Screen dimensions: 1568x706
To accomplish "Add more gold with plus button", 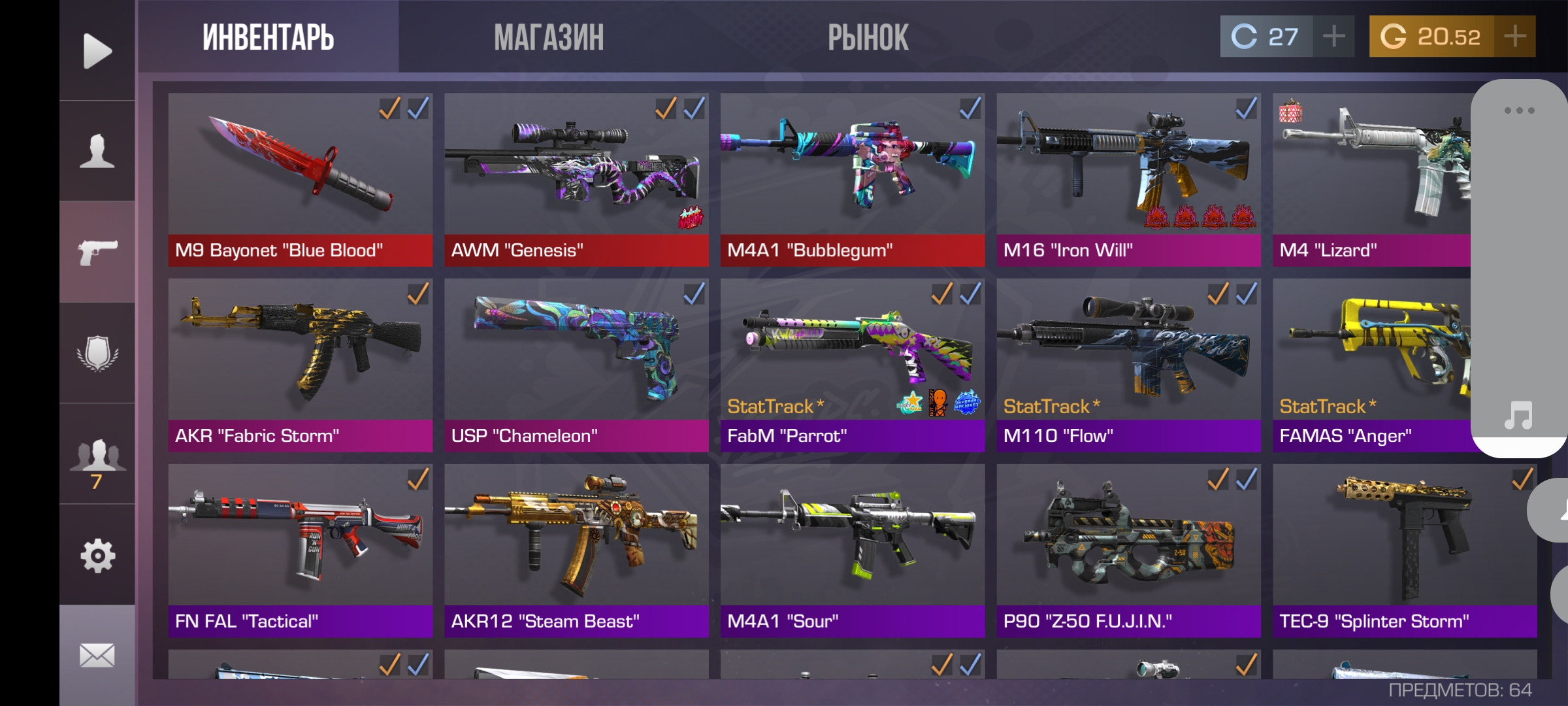I will (x=1514, y=37).
